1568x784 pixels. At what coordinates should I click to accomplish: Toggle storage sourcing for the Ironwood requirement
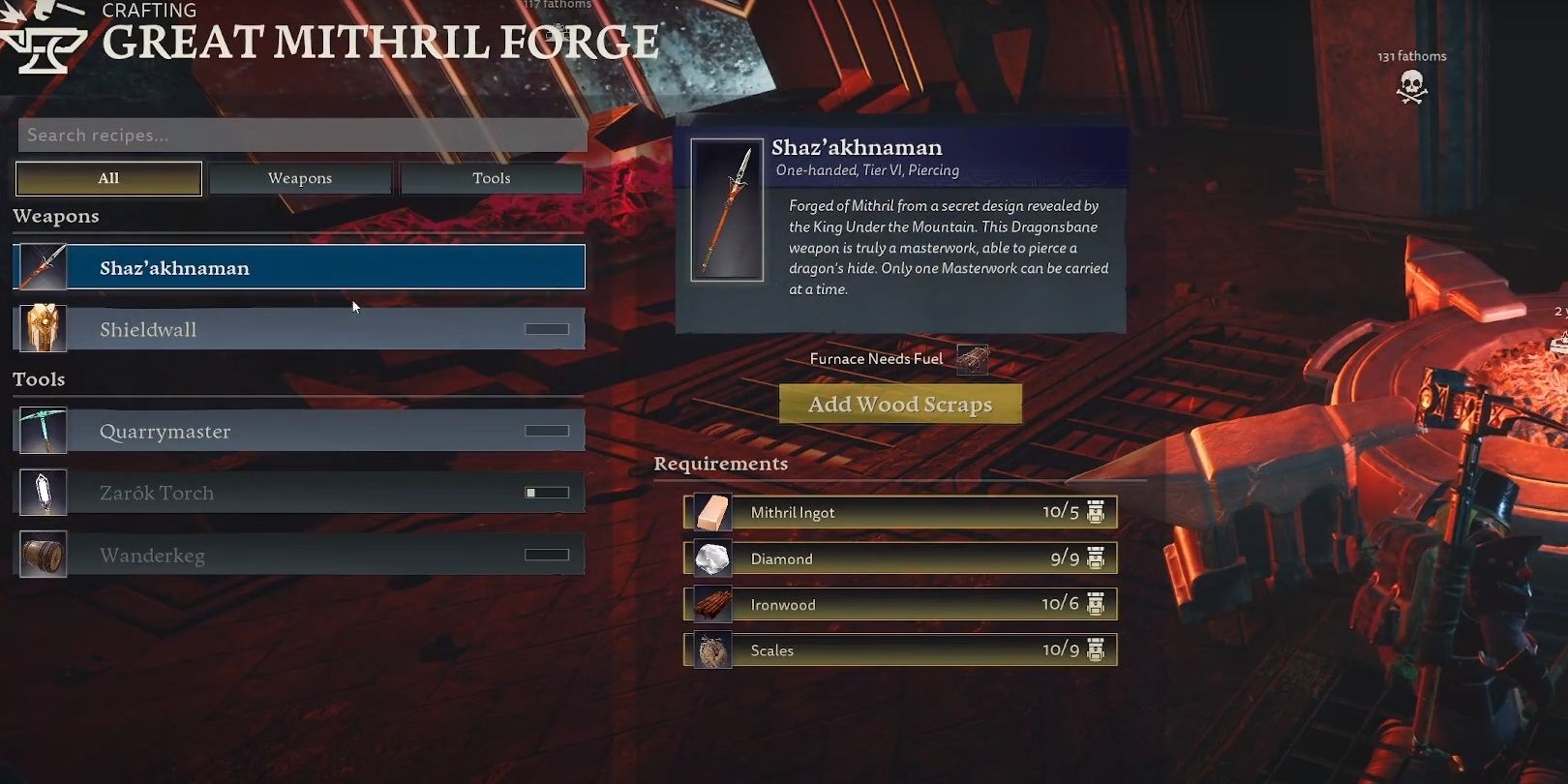[x=1095, y=603]
